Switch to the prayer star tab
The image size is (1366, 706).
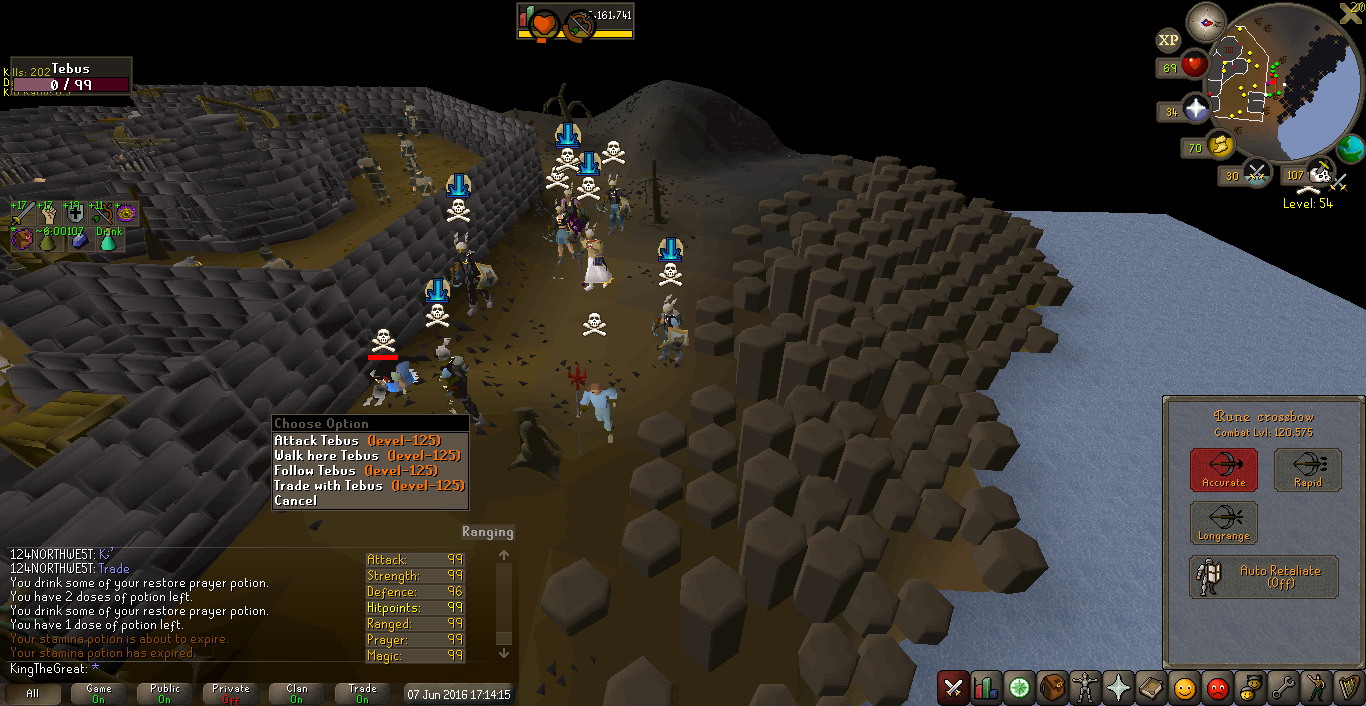(1119, 688)
